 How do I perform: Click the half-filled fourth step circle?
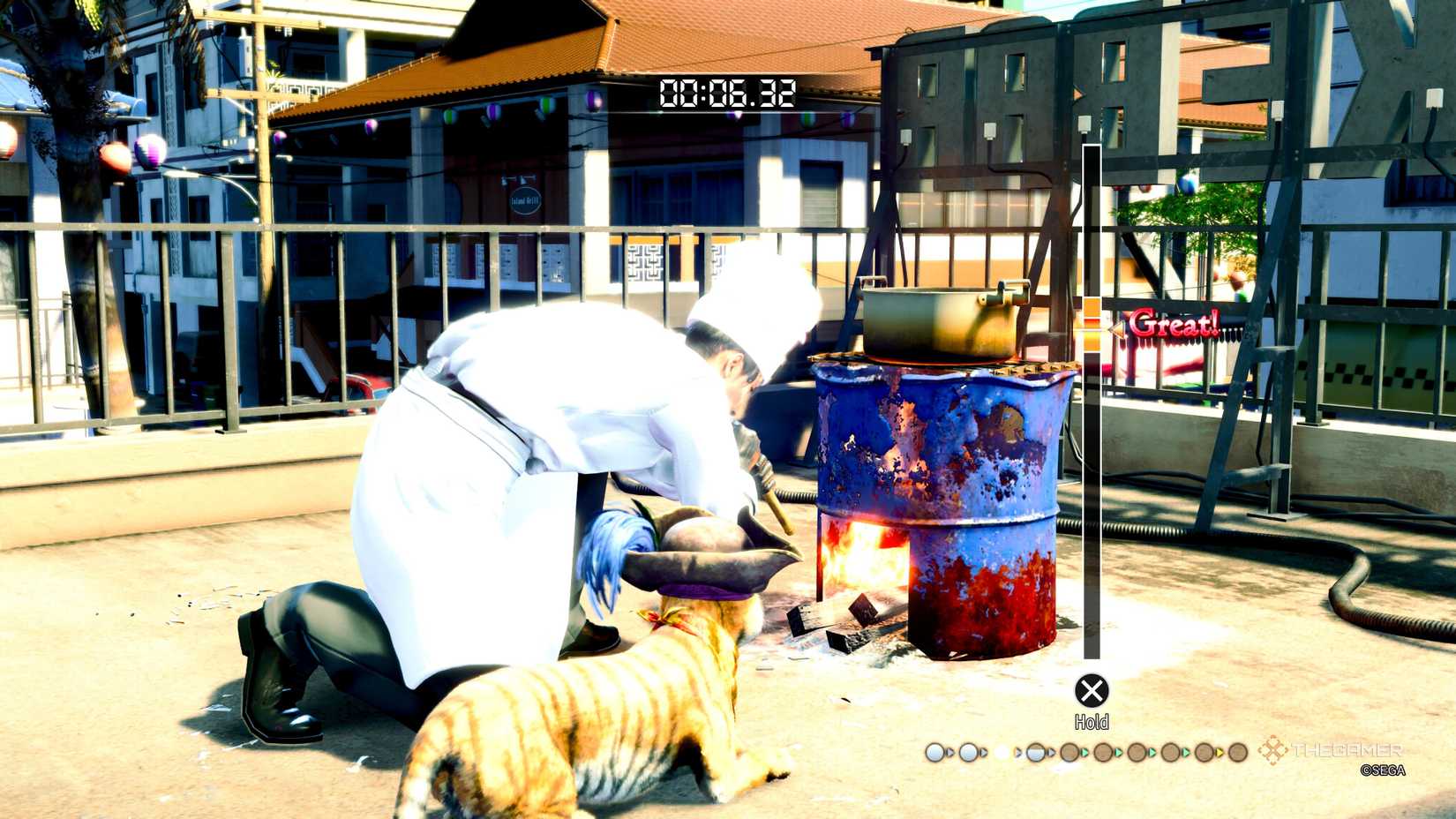point(1036,753)
